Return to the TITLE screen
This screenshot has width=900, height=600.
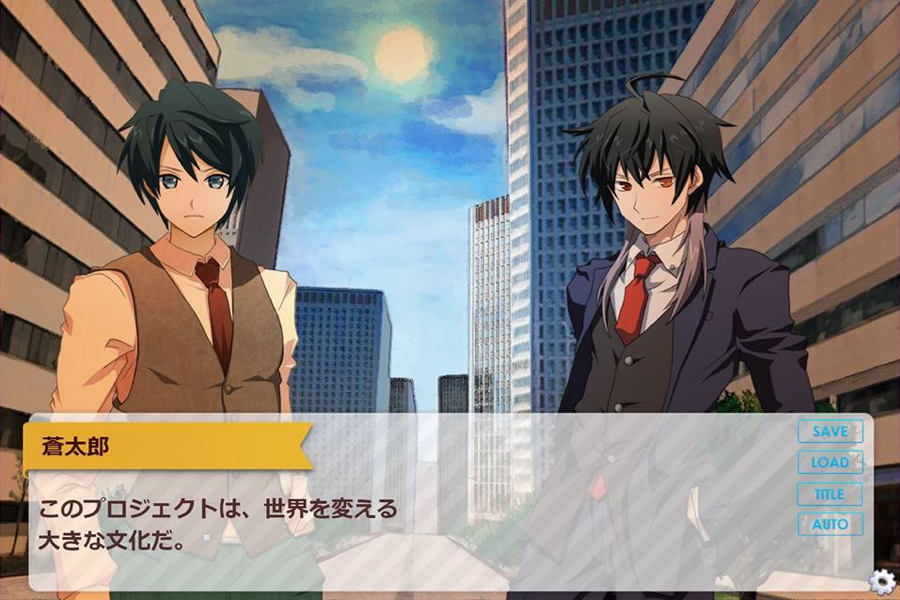(829, 494)
